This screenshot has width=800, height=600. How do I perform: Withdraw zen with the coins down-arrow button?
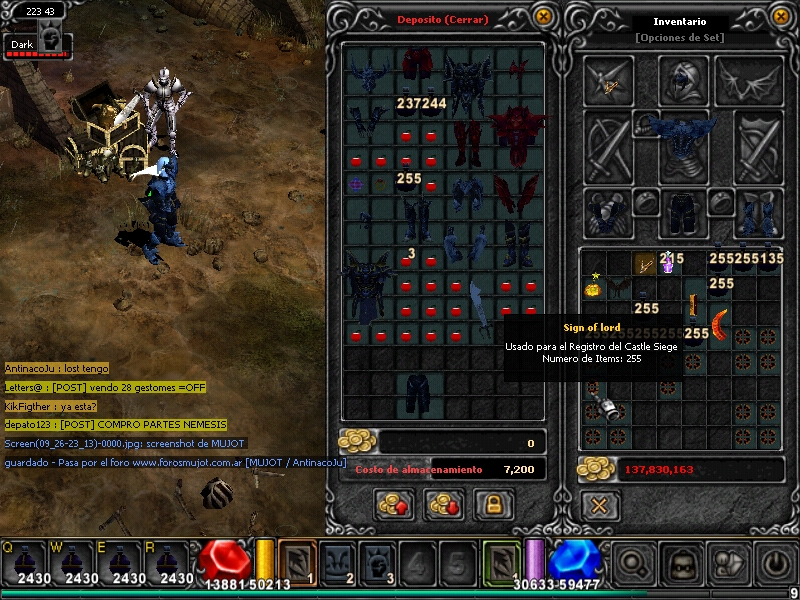pyautogui.click(x=443, y=505)
